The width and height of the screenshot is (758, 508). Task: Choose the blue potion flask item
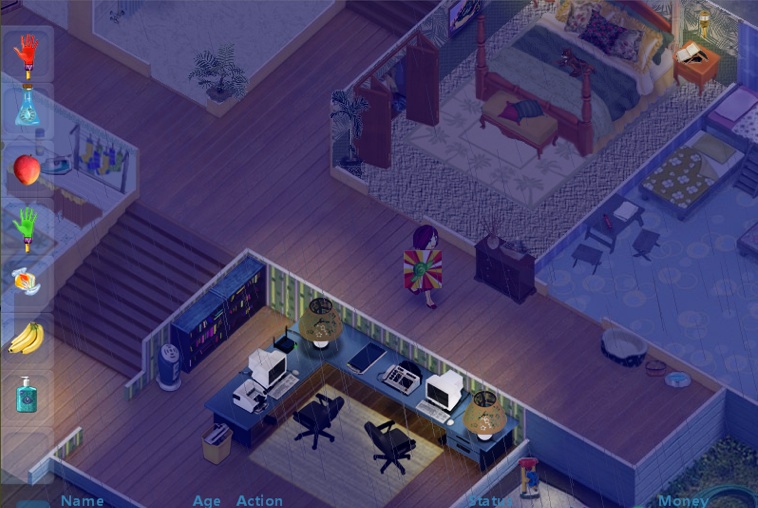click(28, 106)
